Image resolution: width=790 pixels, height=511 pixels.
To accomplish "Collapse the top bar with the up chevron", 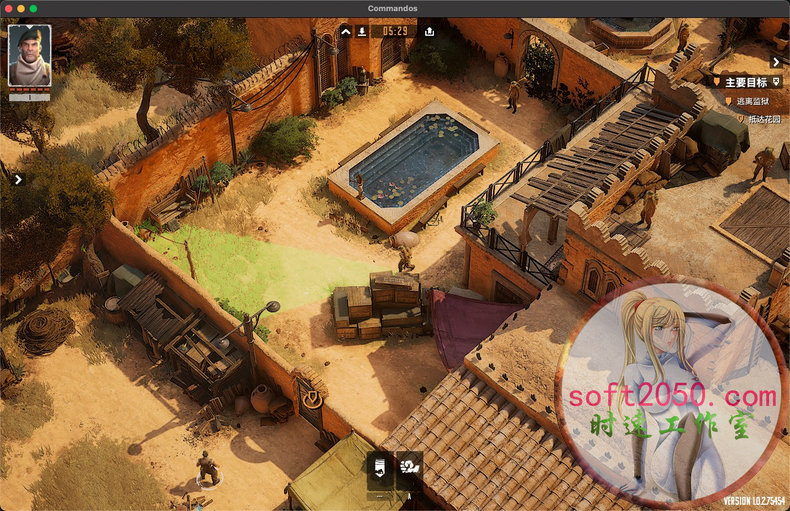I will click(345, 31).
